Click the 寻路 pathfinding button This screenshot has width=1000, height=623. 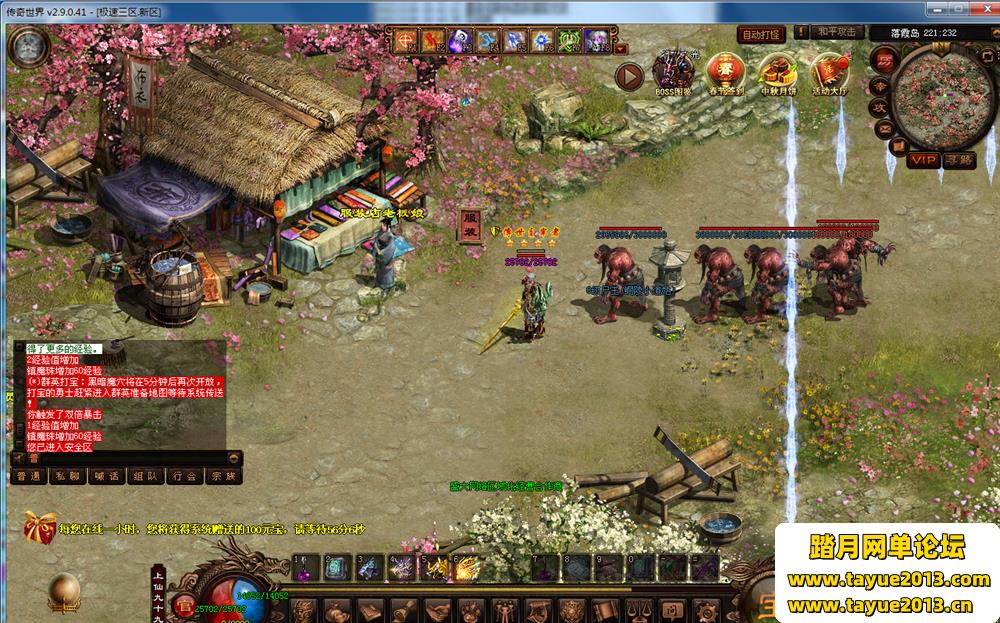(x=958, y=160)
